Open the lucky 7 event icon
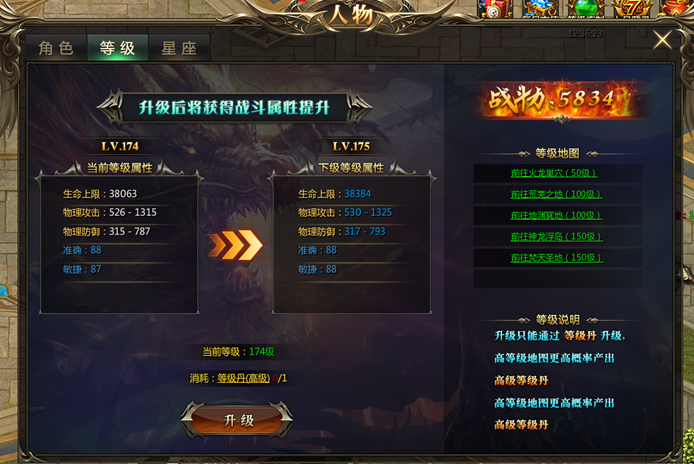 (634, 9)
